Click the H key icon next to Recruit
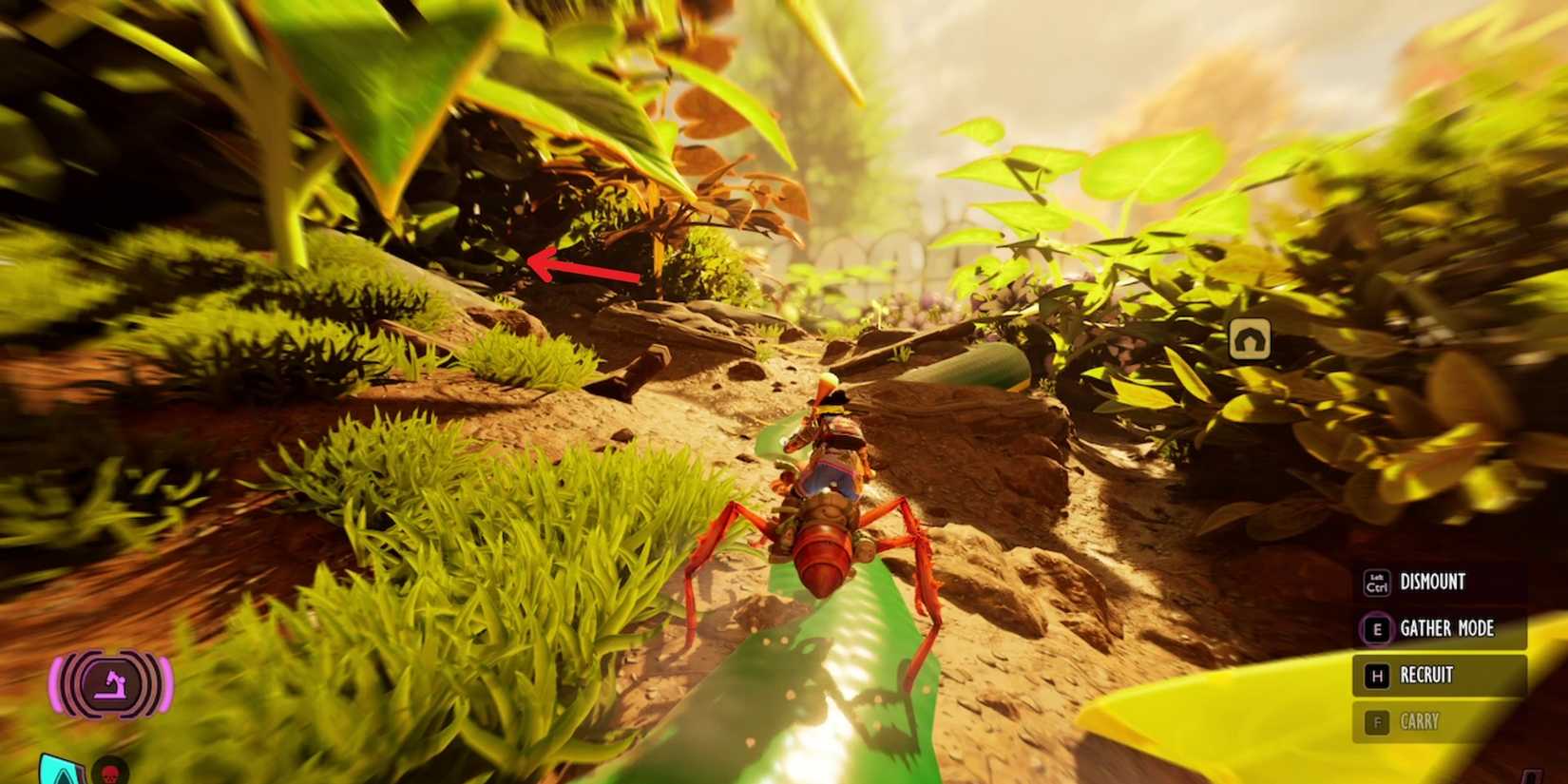The width and height of the screenshot is (1568, 784). (x=1376, y=675)
